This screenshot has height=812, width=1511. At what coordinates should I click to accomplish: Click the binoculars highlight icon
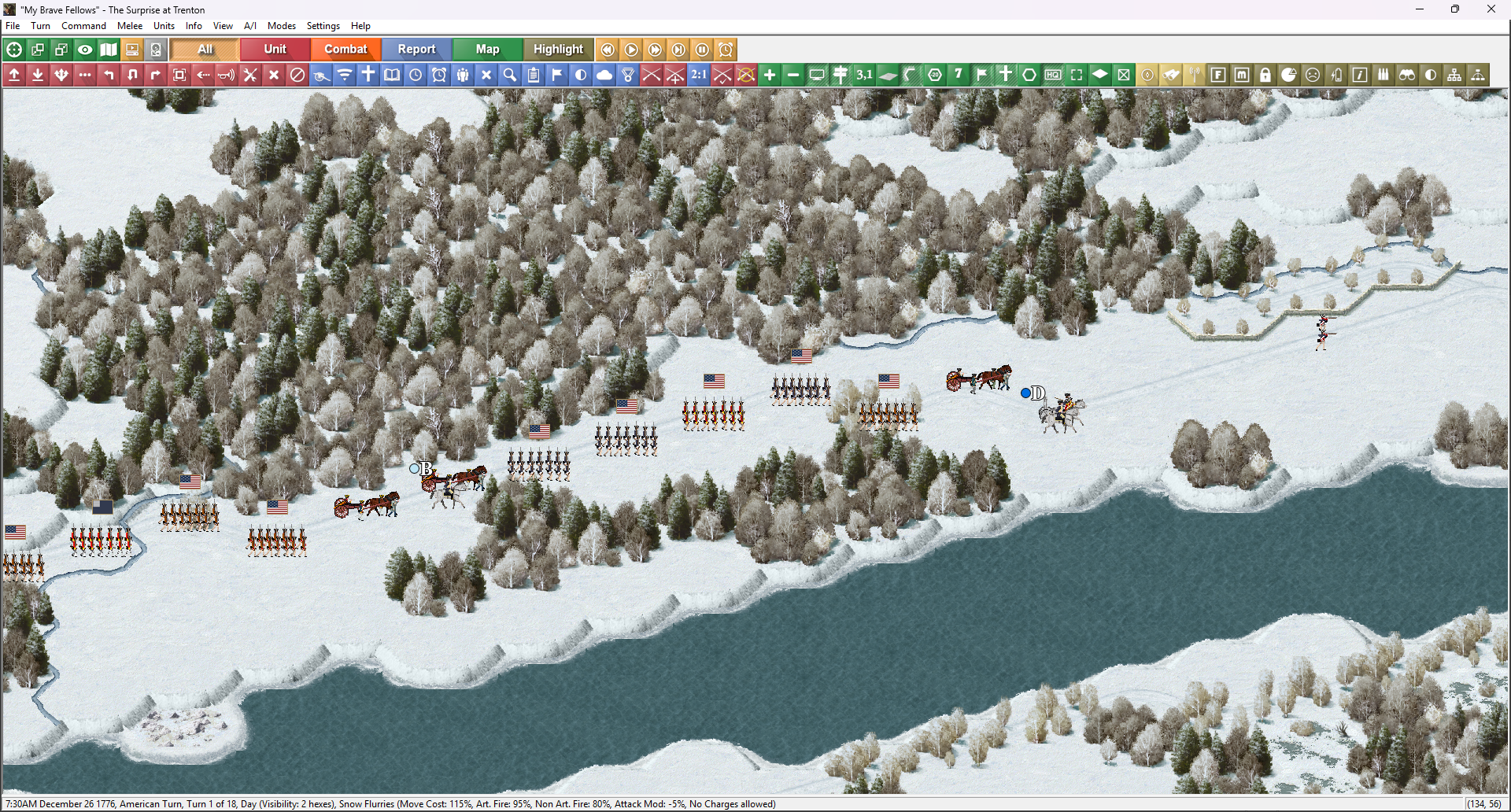(x=1407, y=75)
